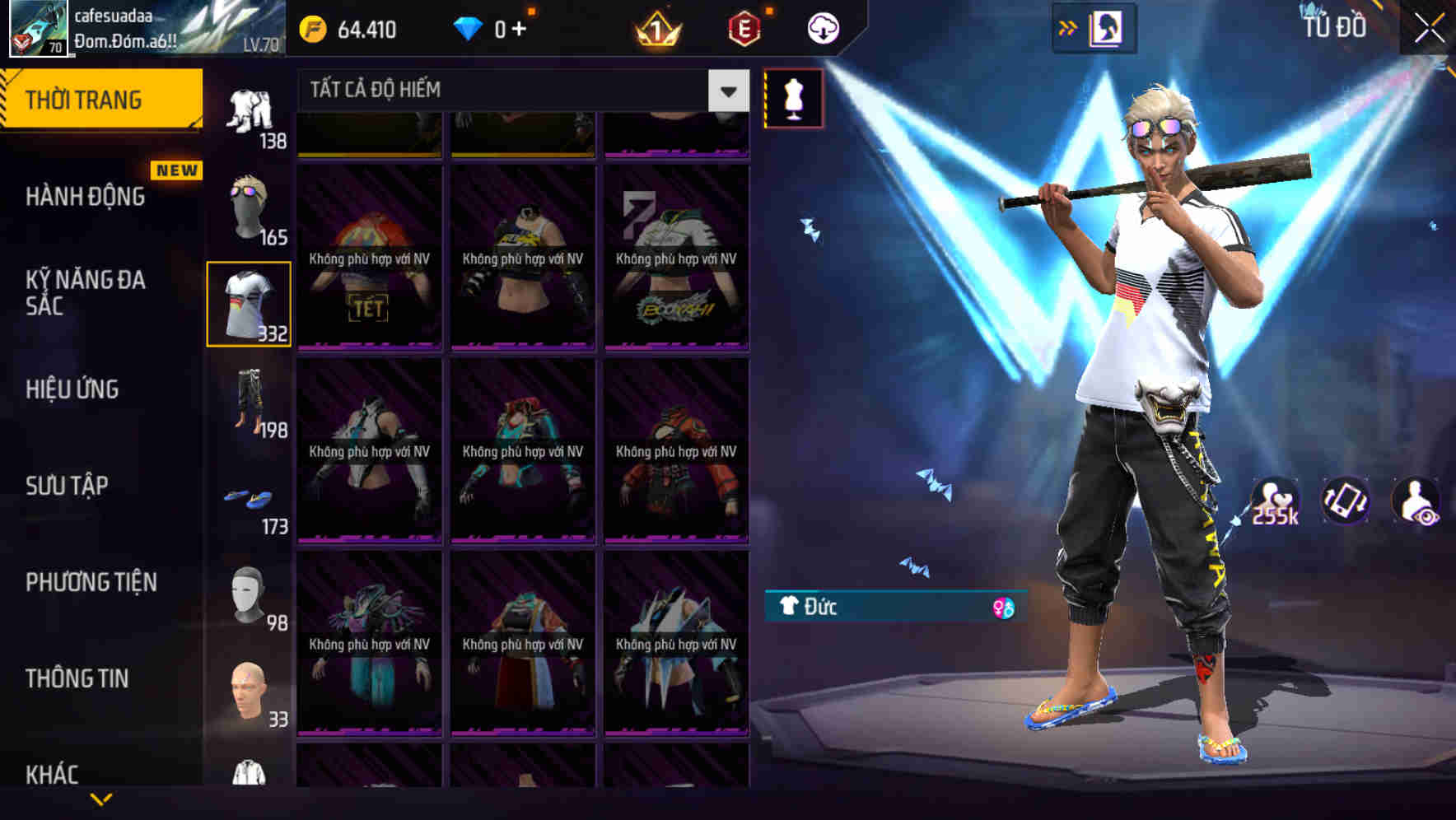
Task: Click the double-chevron collapse arrows at top
Action: [1068, 27]
